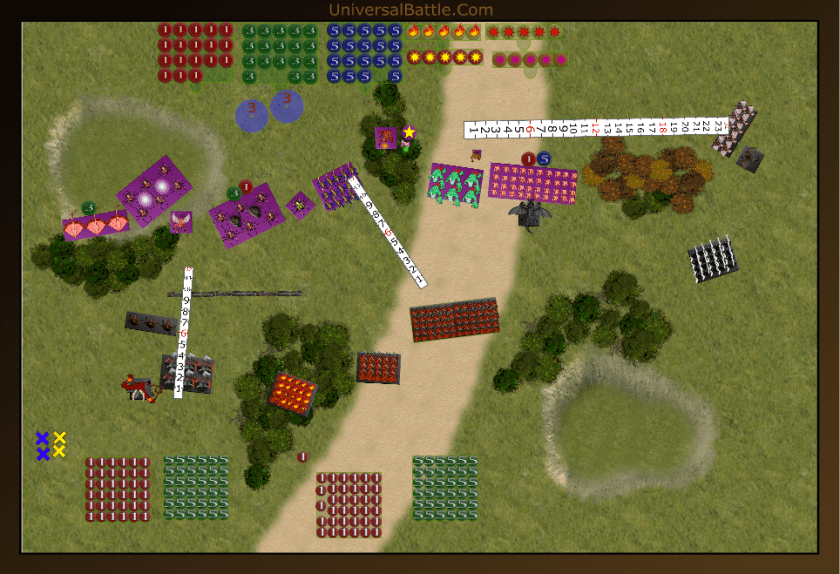Select the red dragon war machine
The height and width of the screenshot is (574, 840).
(141, 388)
